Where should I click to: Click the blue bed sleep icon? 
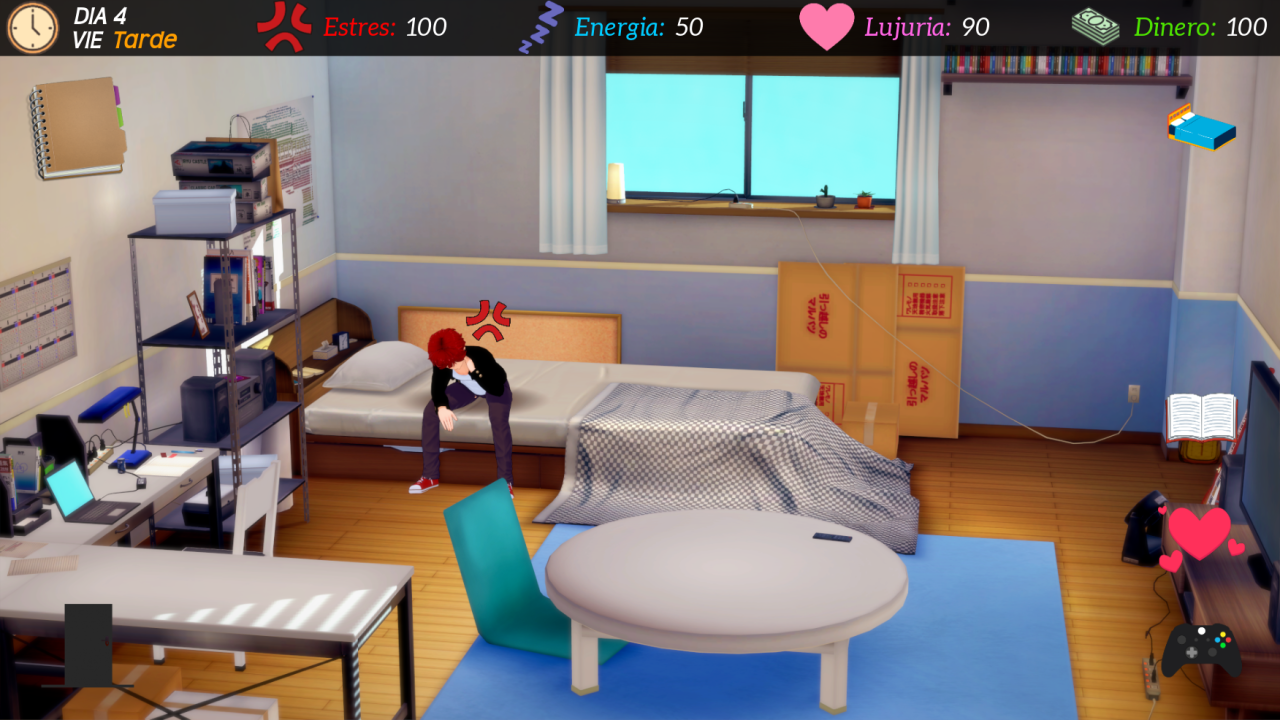[x=1201, y=129]
